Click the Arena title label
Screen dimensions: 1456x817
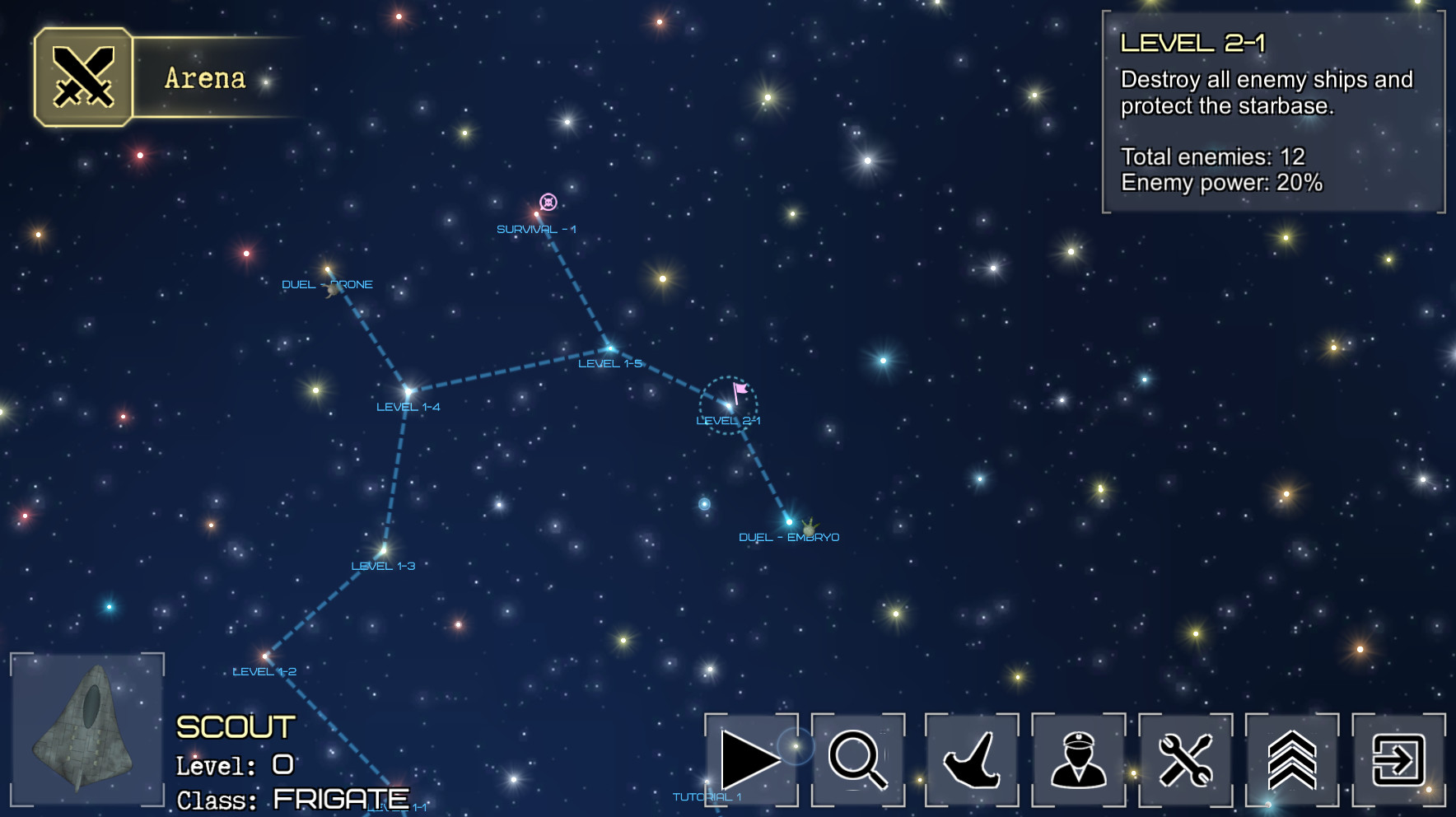point(204,79)
